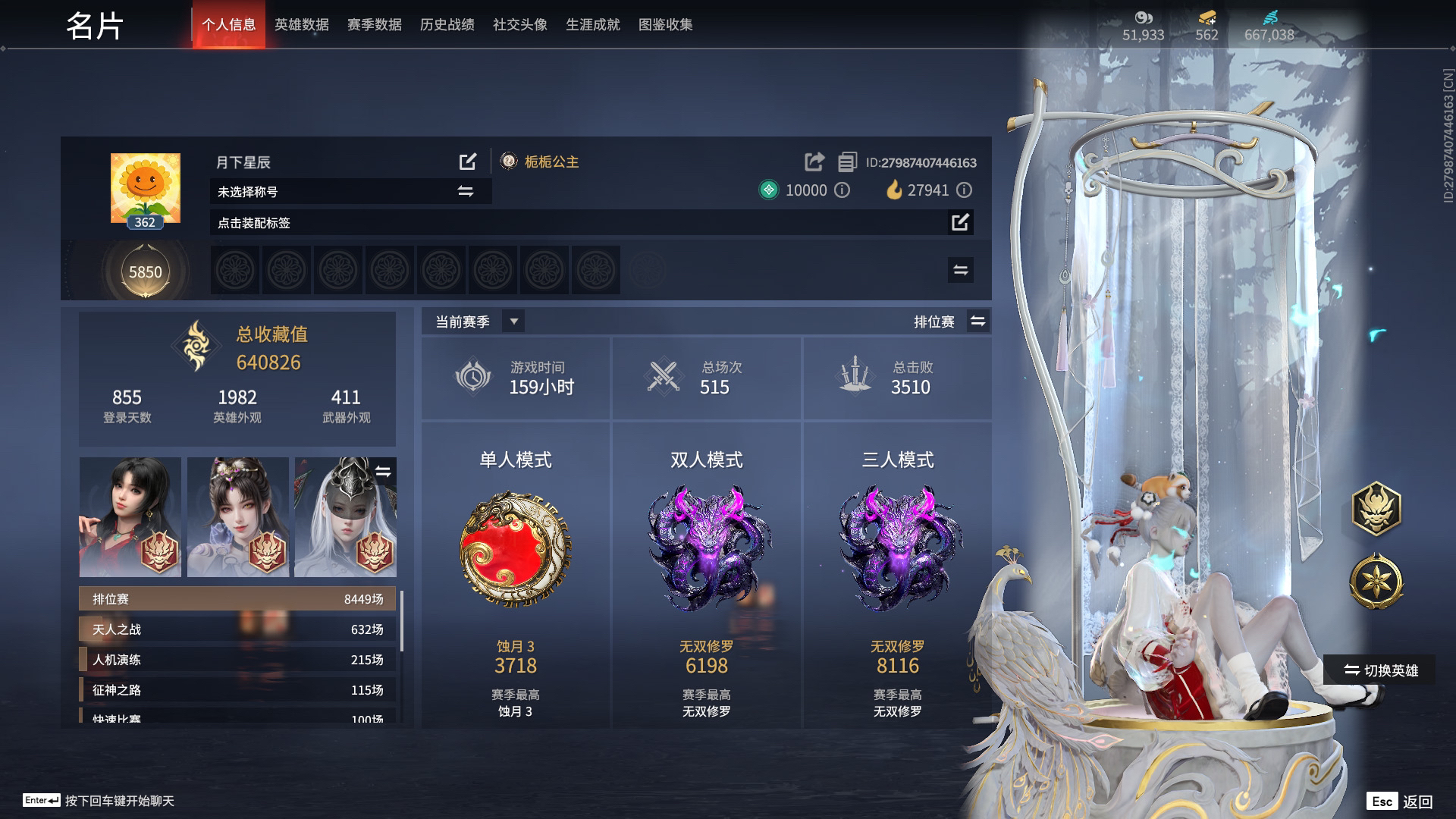Edit the 点击装配标签 tag field

pyautogui.click(x=960, y=222)
